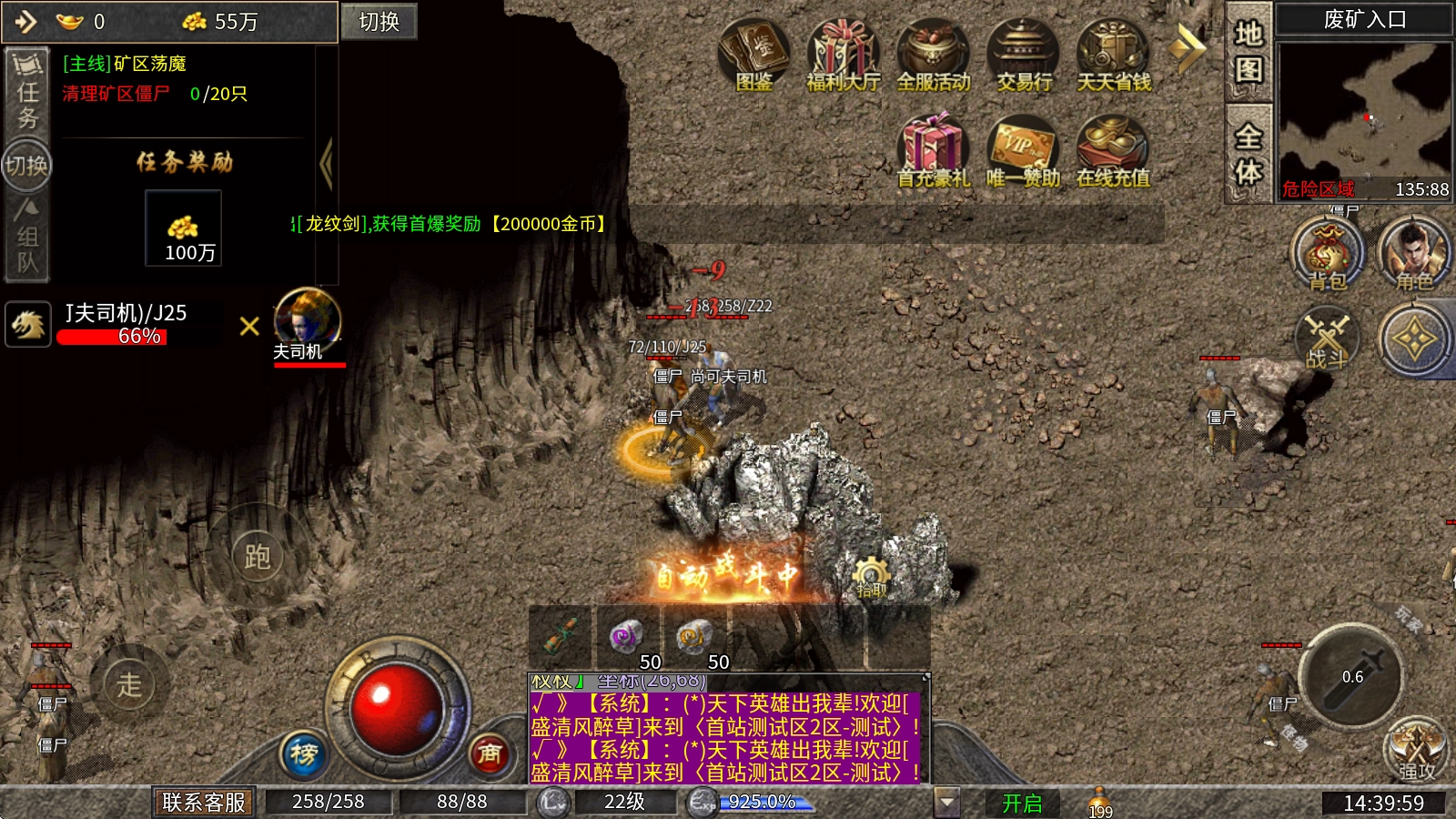Click the 开启 button on bottom bar
Viewport: 1456px width, 819px height.
(1021, 803)
